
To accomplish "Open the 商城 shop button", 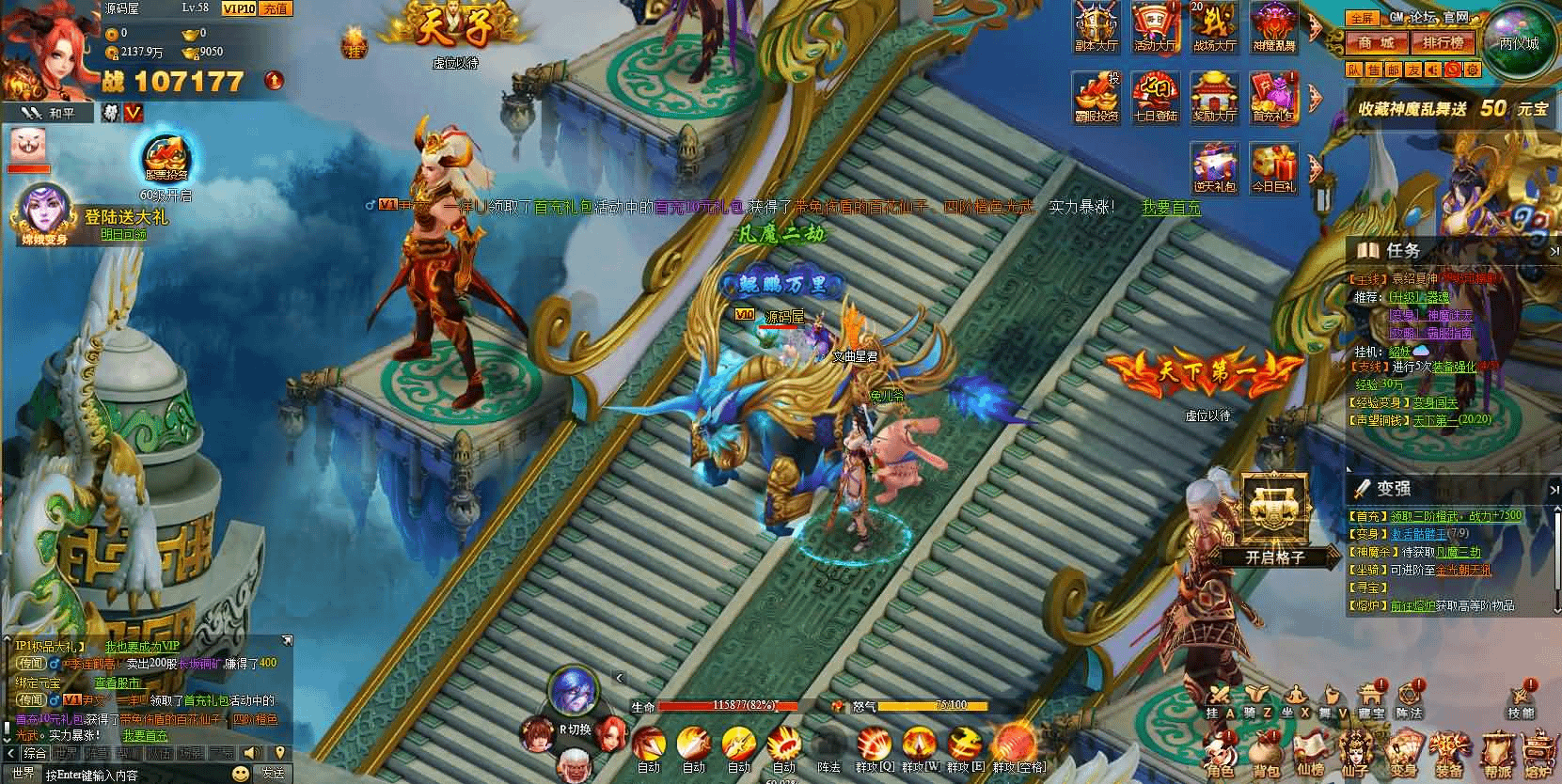I will pos(1376,42).
